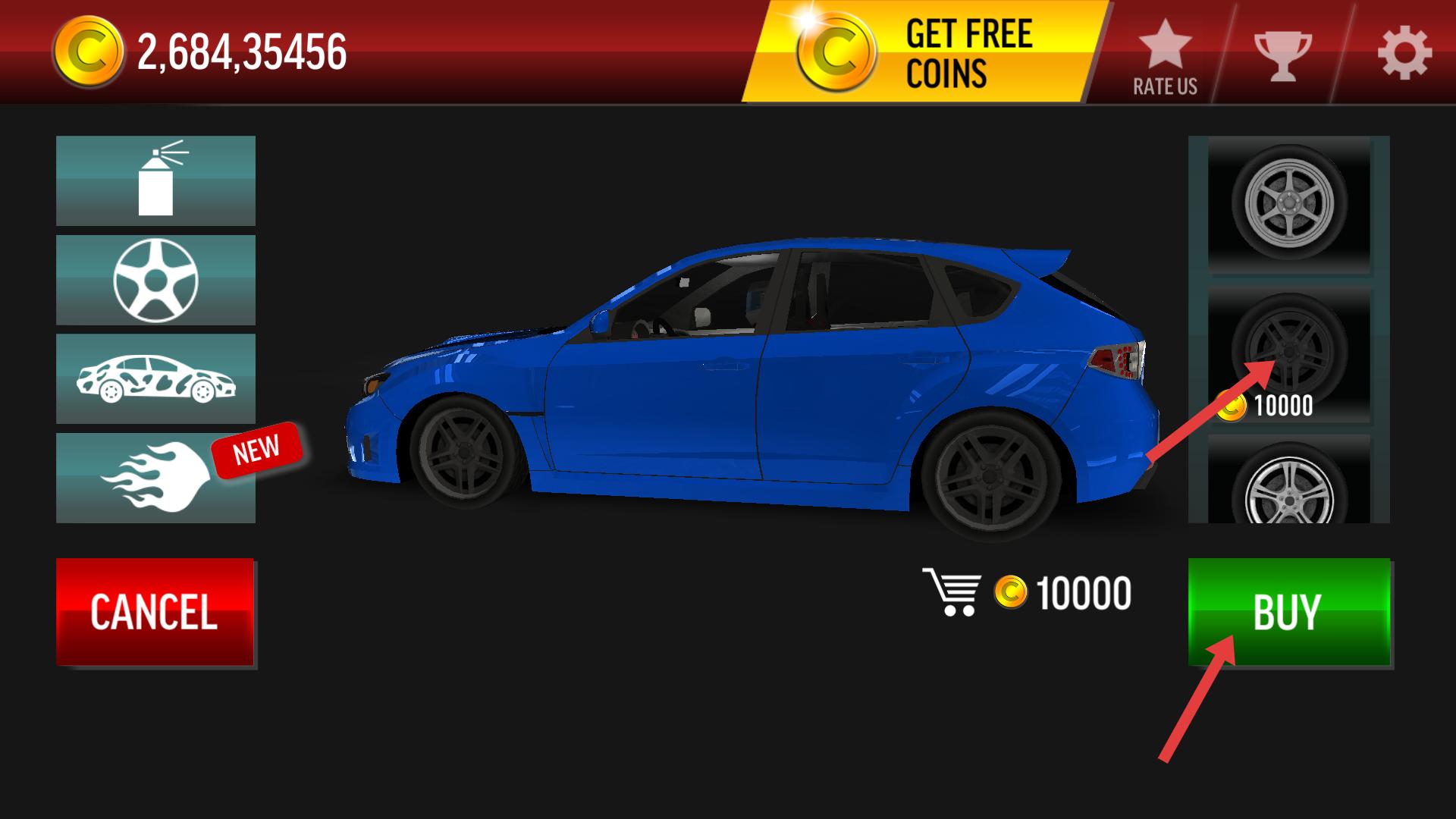The height and width of the screenshot is (819, 1456).
Task: Select the new flame decal category
Action: click(155, 478)
